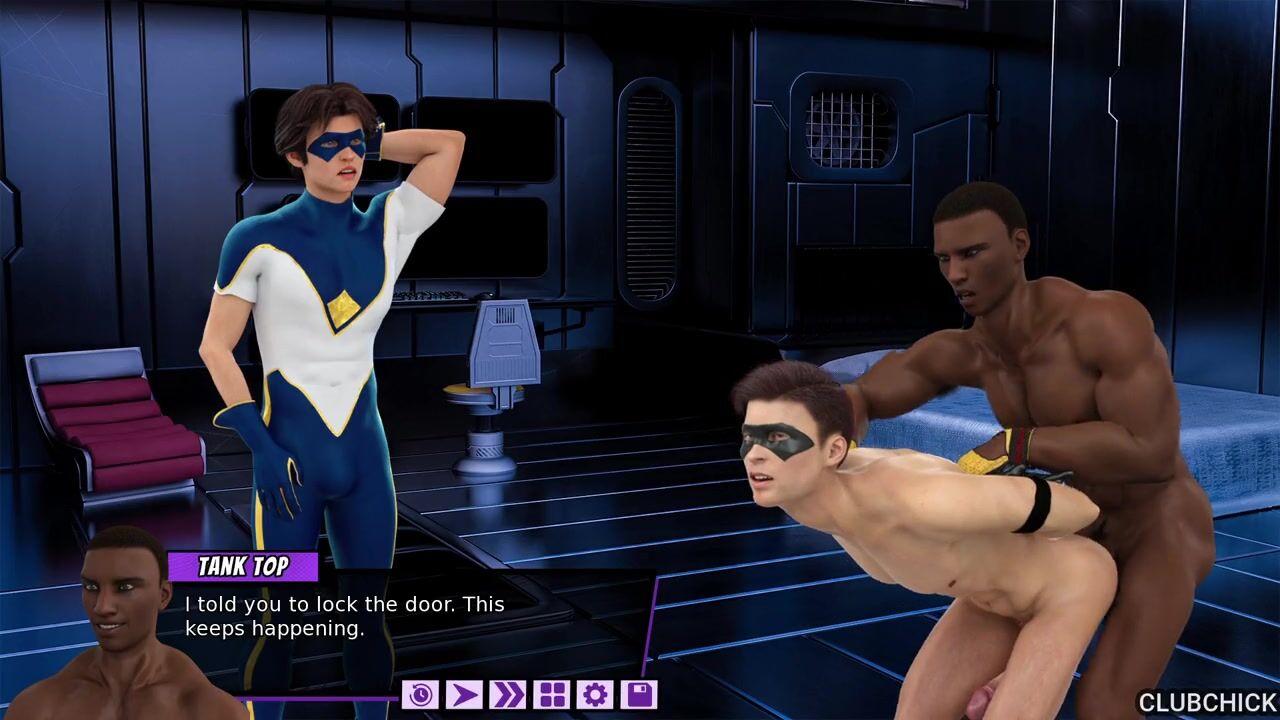Open the four-squares menu grid icon

click(x=551, y=694)
